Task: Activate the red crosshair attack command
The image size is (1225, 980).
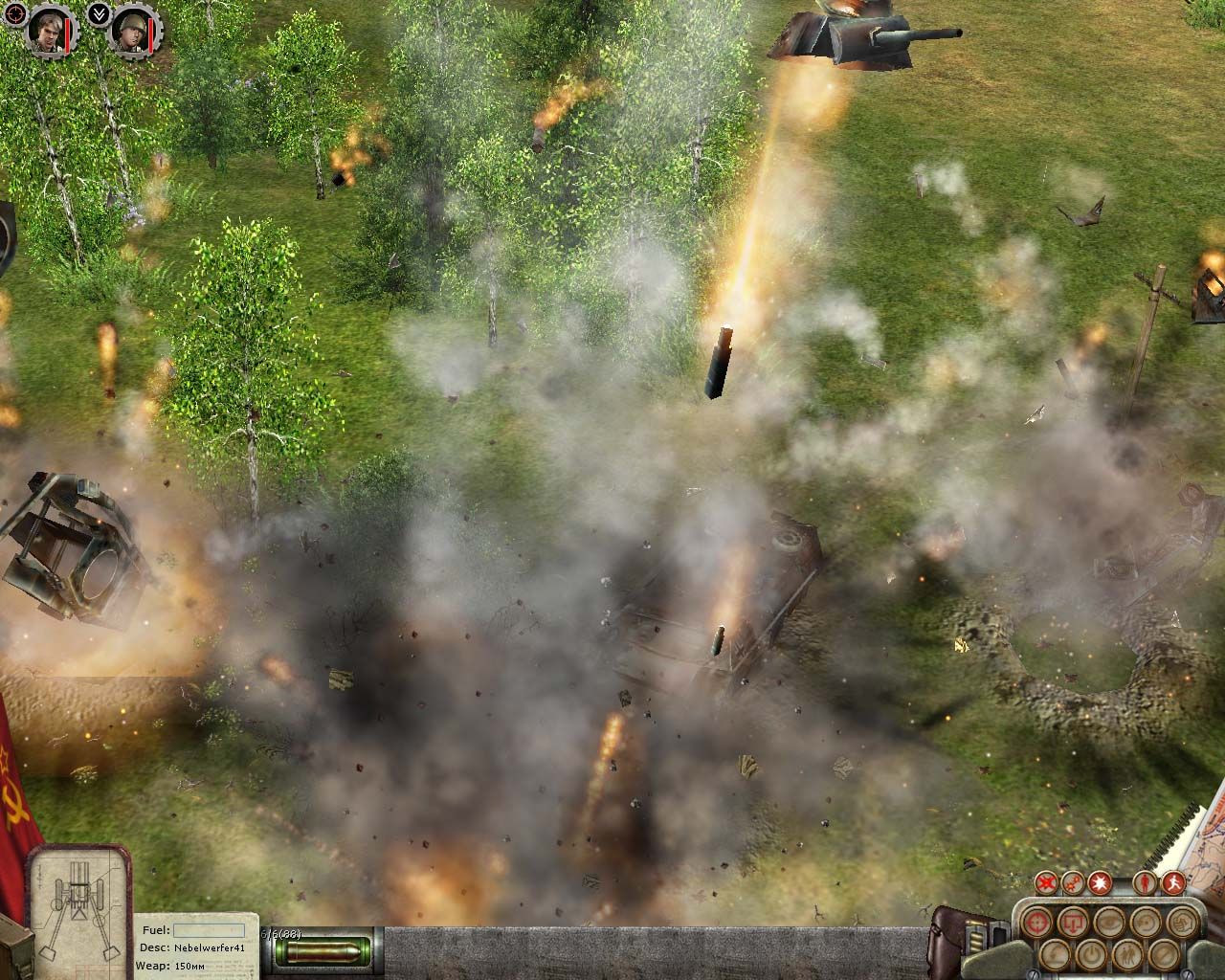Action: coord(1036,923)
